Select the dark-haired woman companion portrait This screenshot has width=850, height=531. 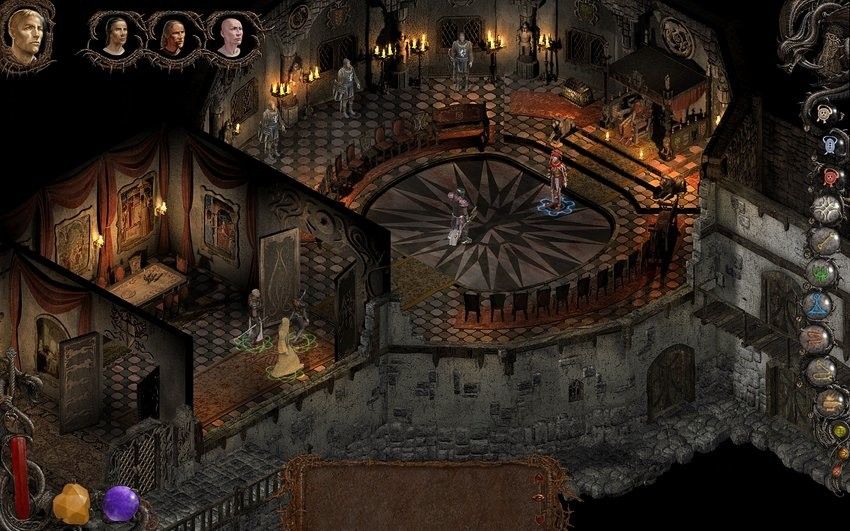pos(115,36)
